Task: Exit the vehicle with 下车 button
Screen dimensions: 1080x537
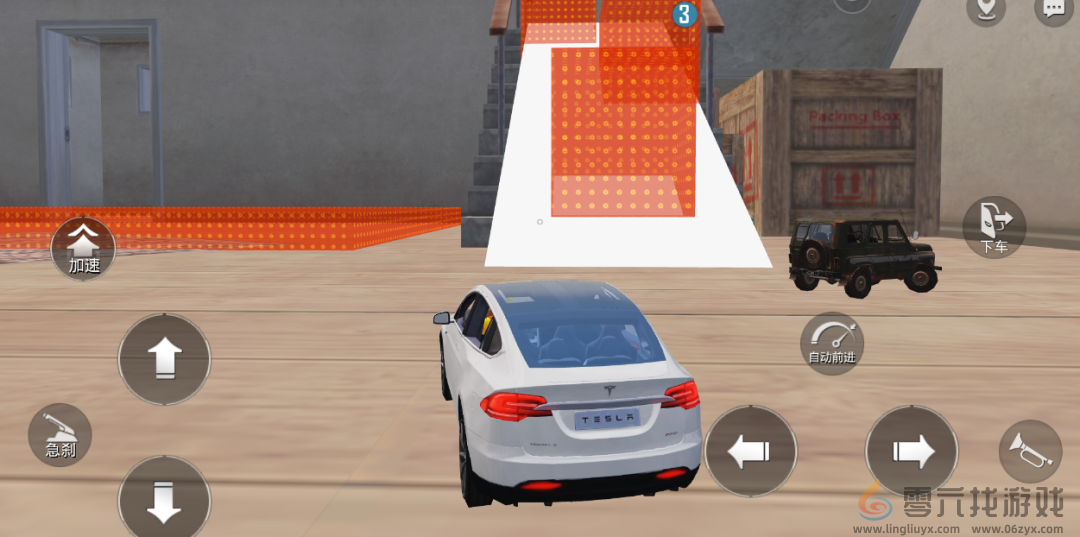Action: 994,227
